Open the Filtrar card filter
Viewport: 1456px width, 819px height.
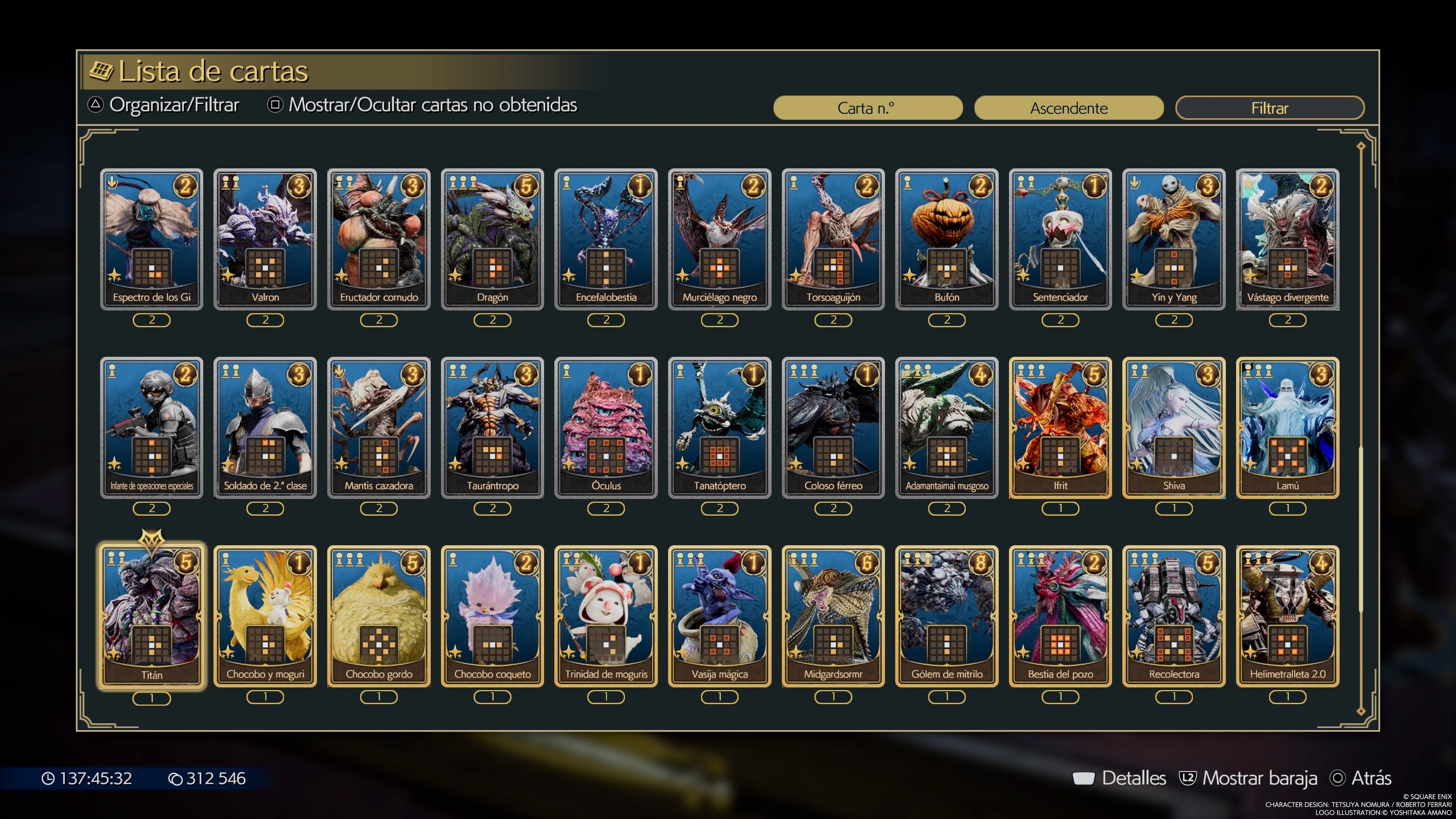pyautogui.click(x=1269, y=107)
